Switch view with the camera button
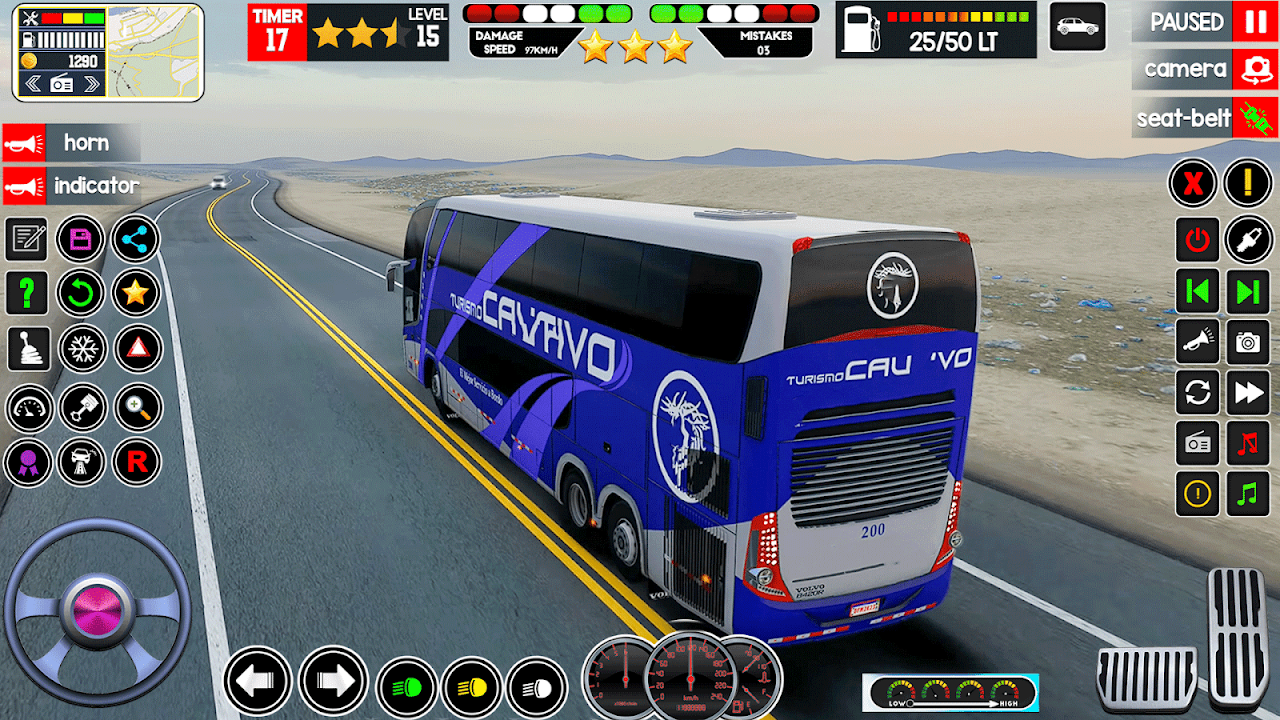Screen dimensions: 1280x720 [x=1254, y=69]
